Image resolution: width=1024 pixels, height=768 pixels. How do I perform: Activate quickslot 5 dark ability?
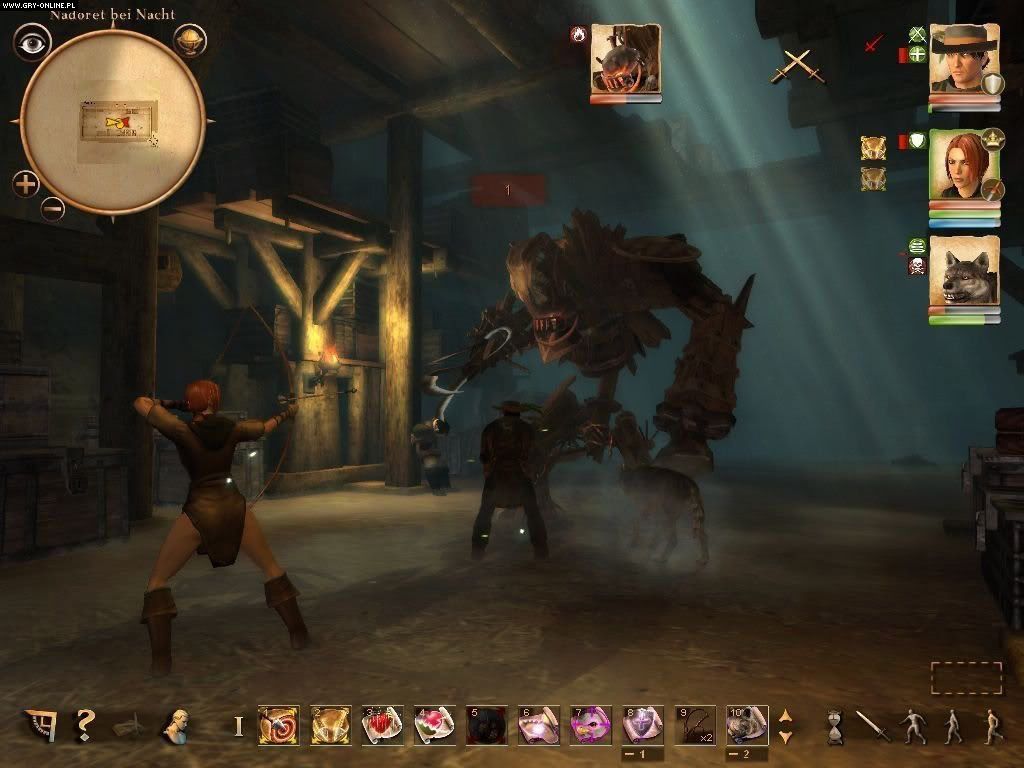(x=486, y=725)
